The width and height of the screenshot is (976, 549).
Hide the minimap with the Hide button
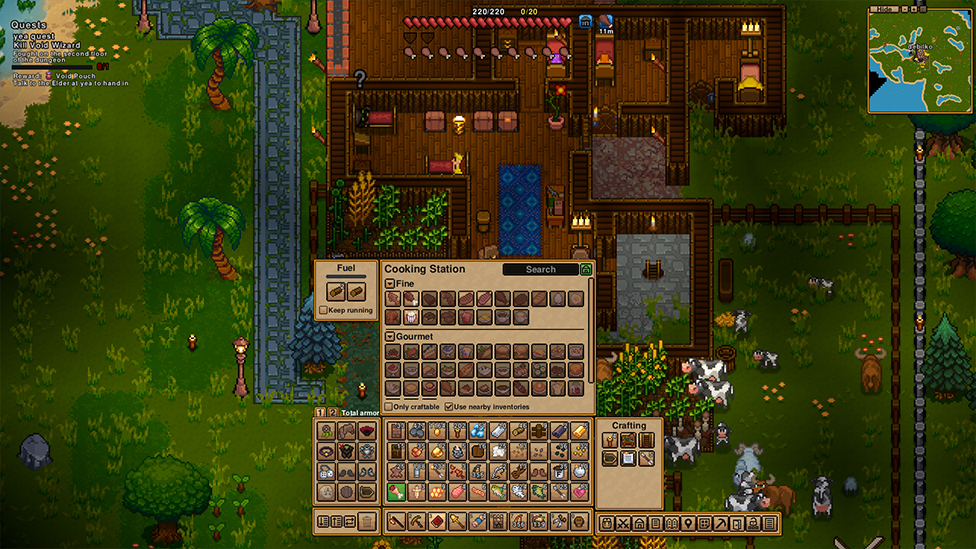[882, 9]
